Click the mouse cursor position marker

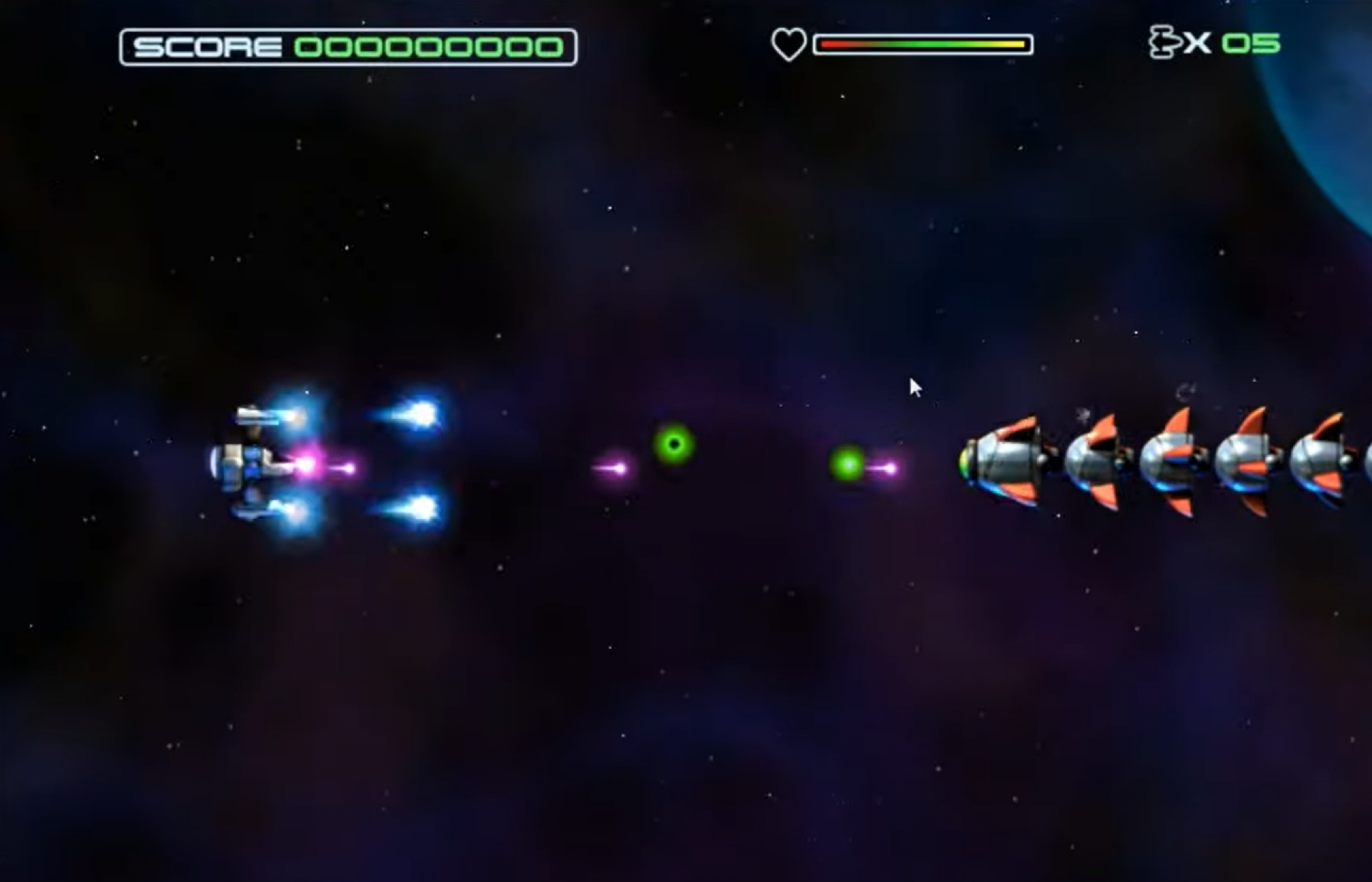tap(915, 387)
